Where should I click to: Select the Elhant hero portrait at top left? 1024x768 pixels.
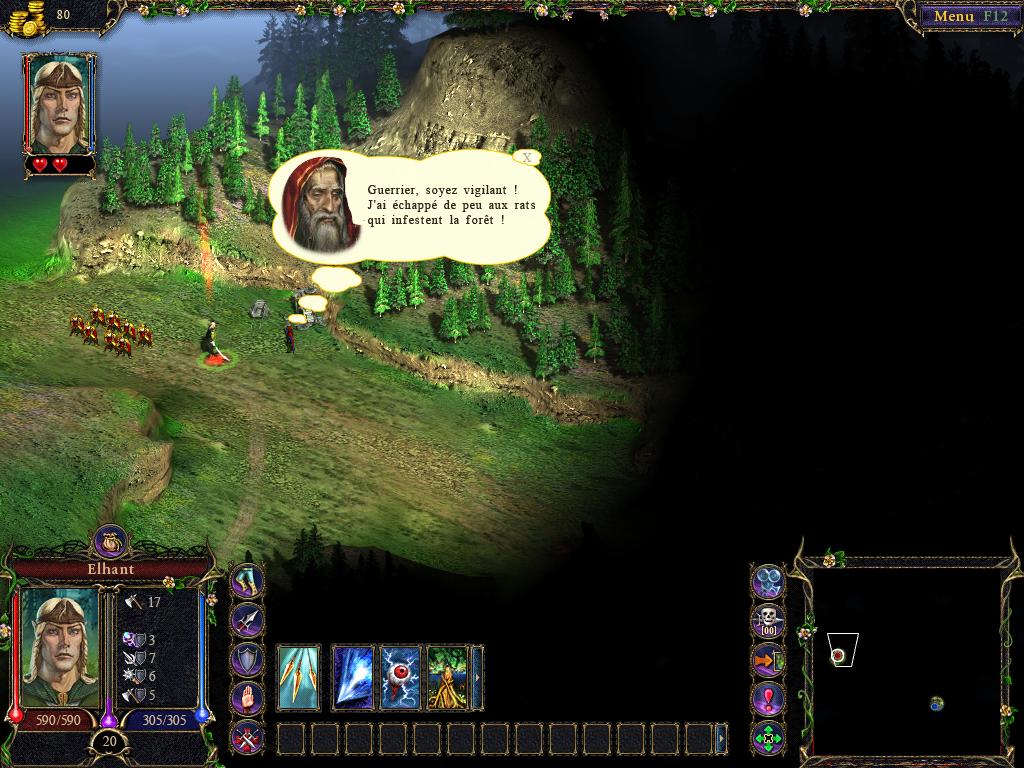tap(60, 103)
